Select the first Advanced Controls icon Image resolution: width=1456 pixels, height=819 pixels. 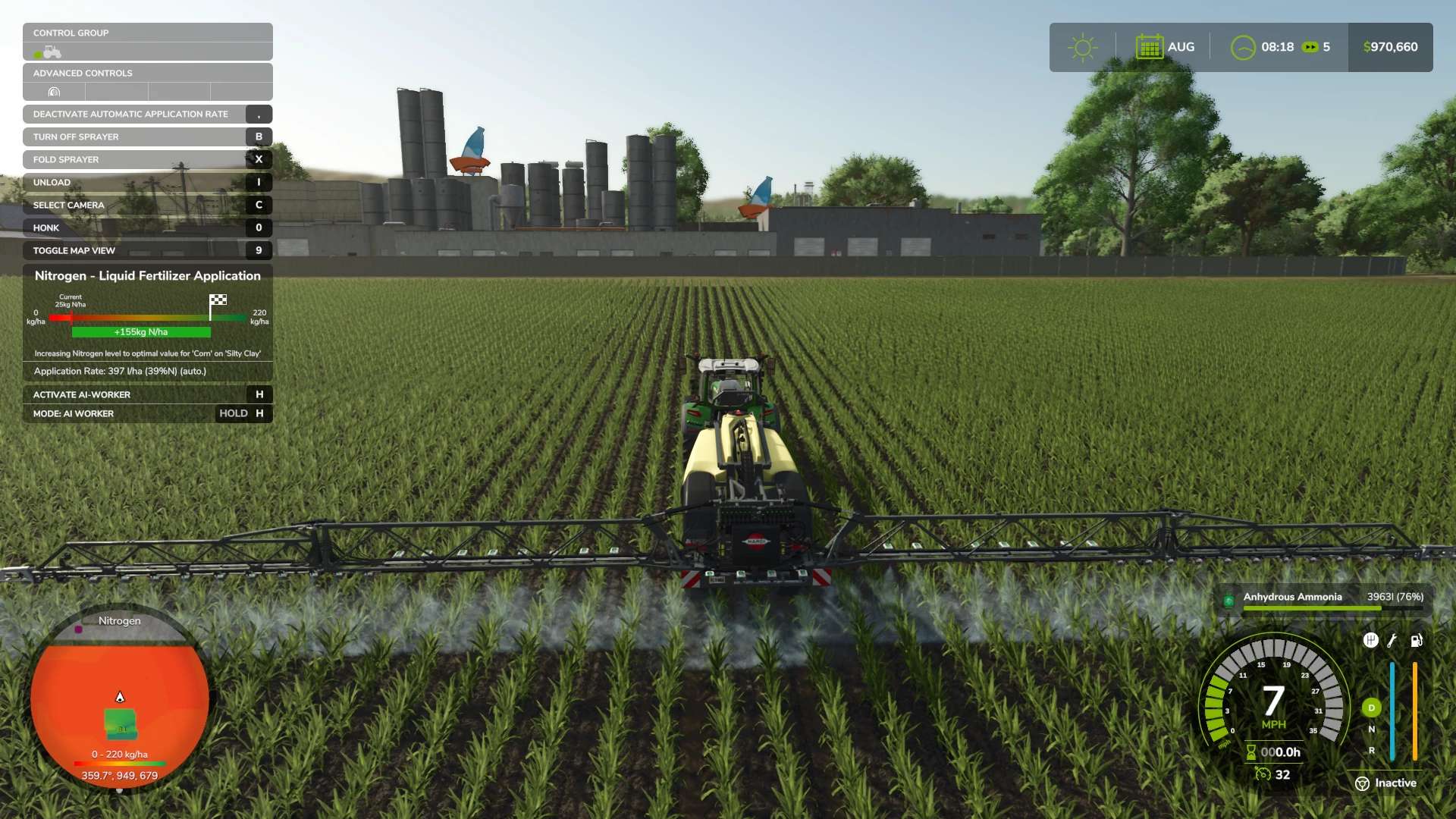point(54,93)
